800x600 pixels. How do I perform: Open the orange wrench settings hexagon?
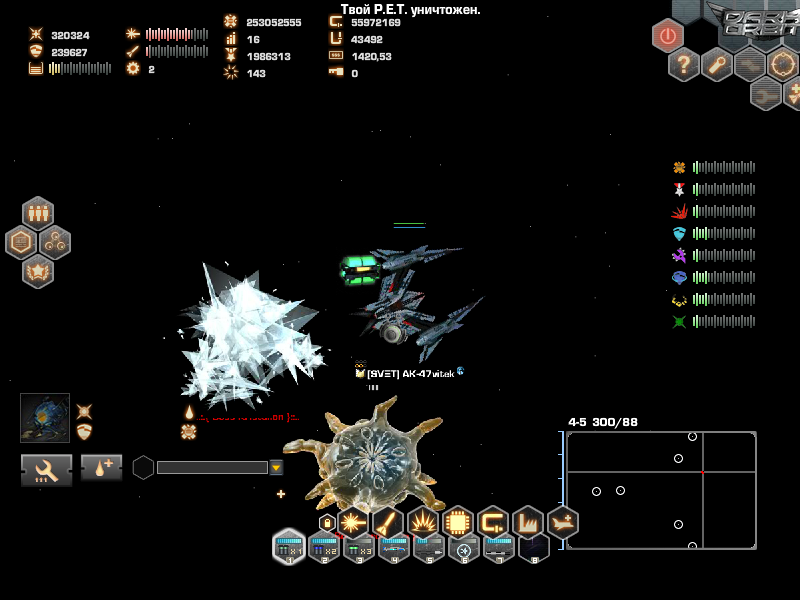tap(717, 65)
